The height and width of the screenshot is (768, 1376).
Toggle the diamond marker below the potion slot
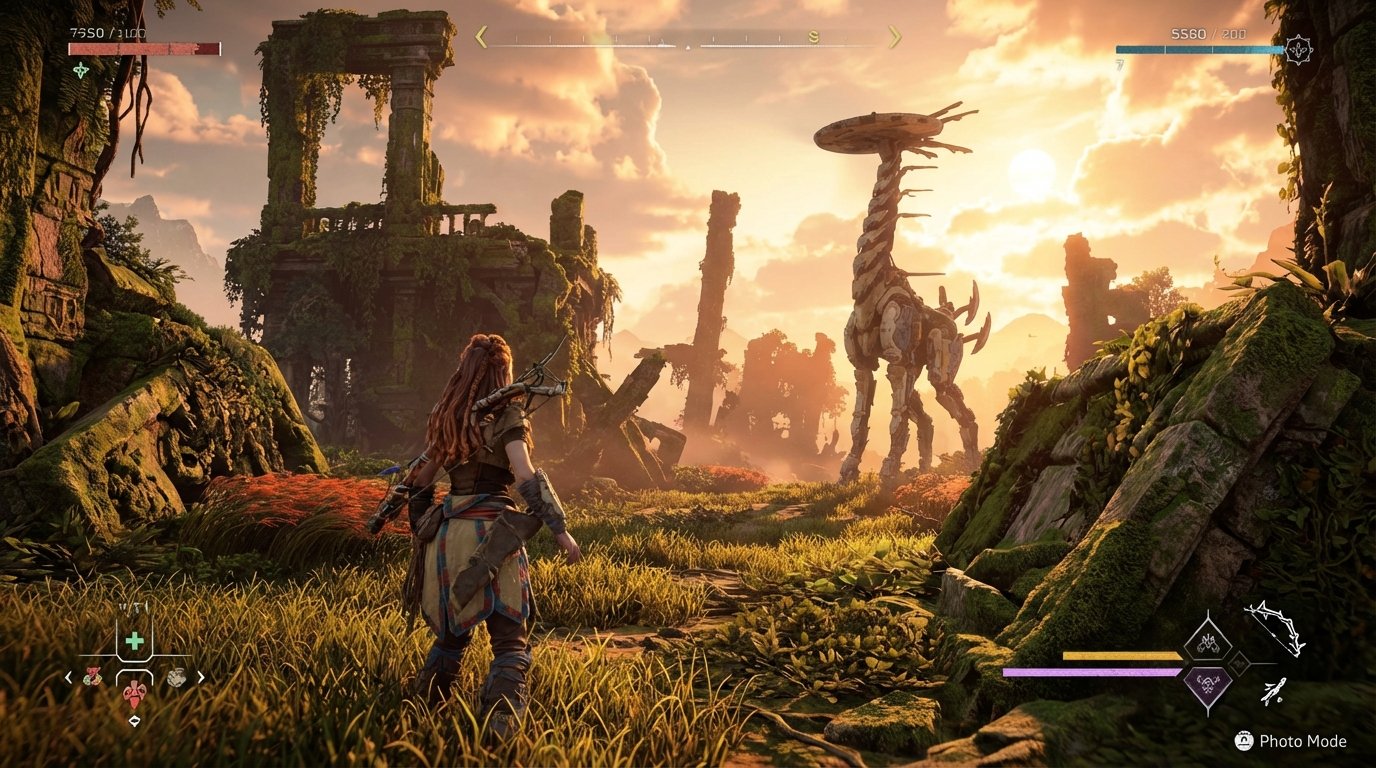point(134,720)
